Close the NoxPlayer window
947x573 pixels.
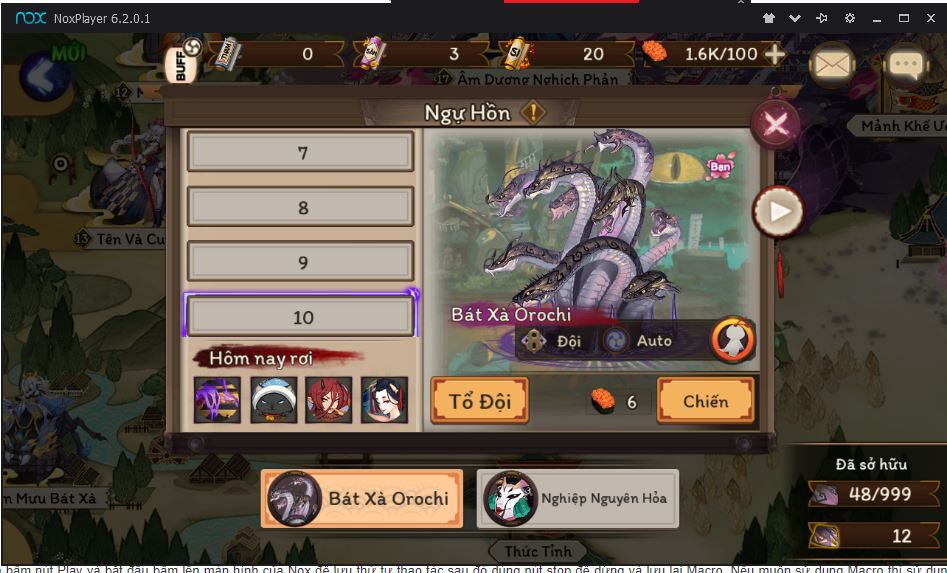(x=931, y=18)
